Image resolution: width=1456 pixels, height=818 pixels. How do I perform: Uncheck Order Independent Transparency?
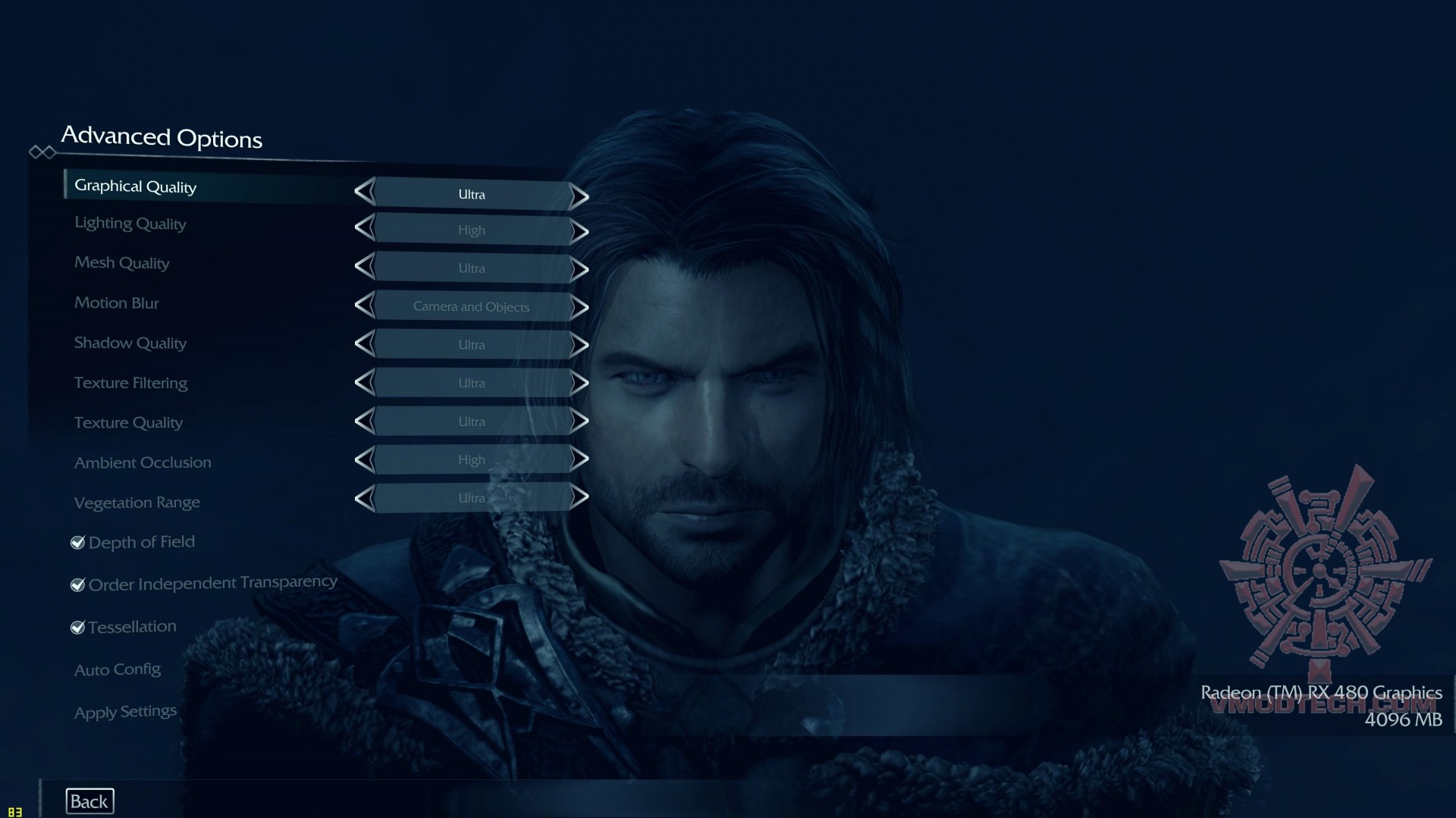(77, 585)
